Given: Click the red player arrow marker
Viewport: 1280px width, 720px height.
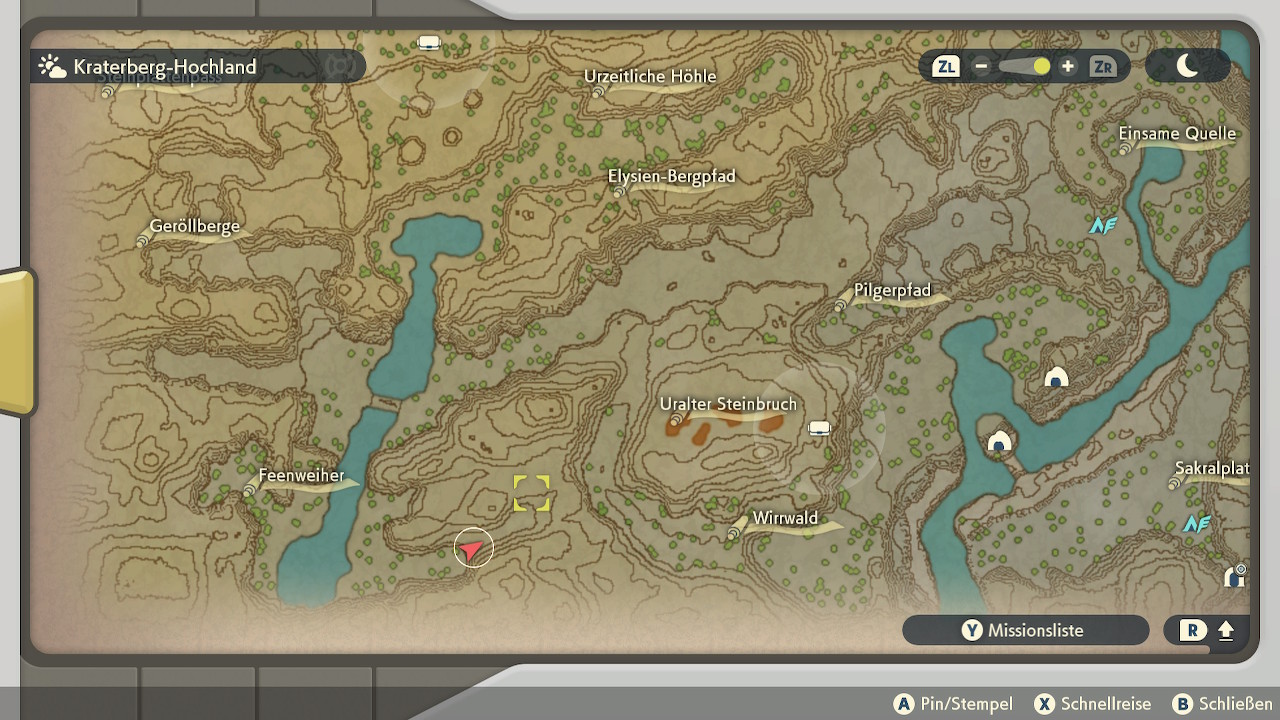Looking at the screenshot, I should 472,548.
